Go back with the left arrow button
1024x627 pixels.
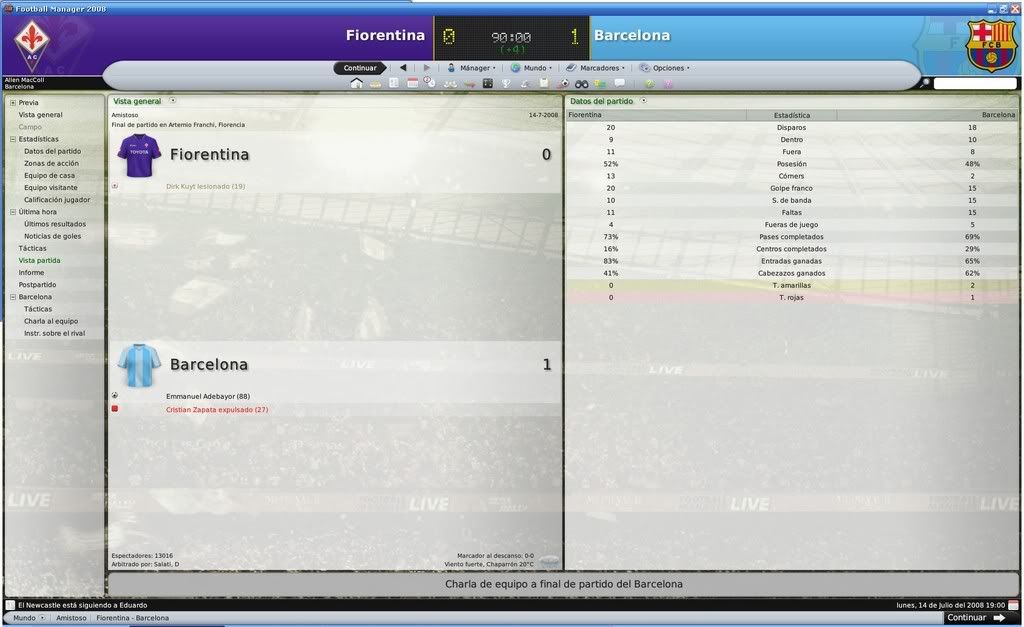coord(403,68)
